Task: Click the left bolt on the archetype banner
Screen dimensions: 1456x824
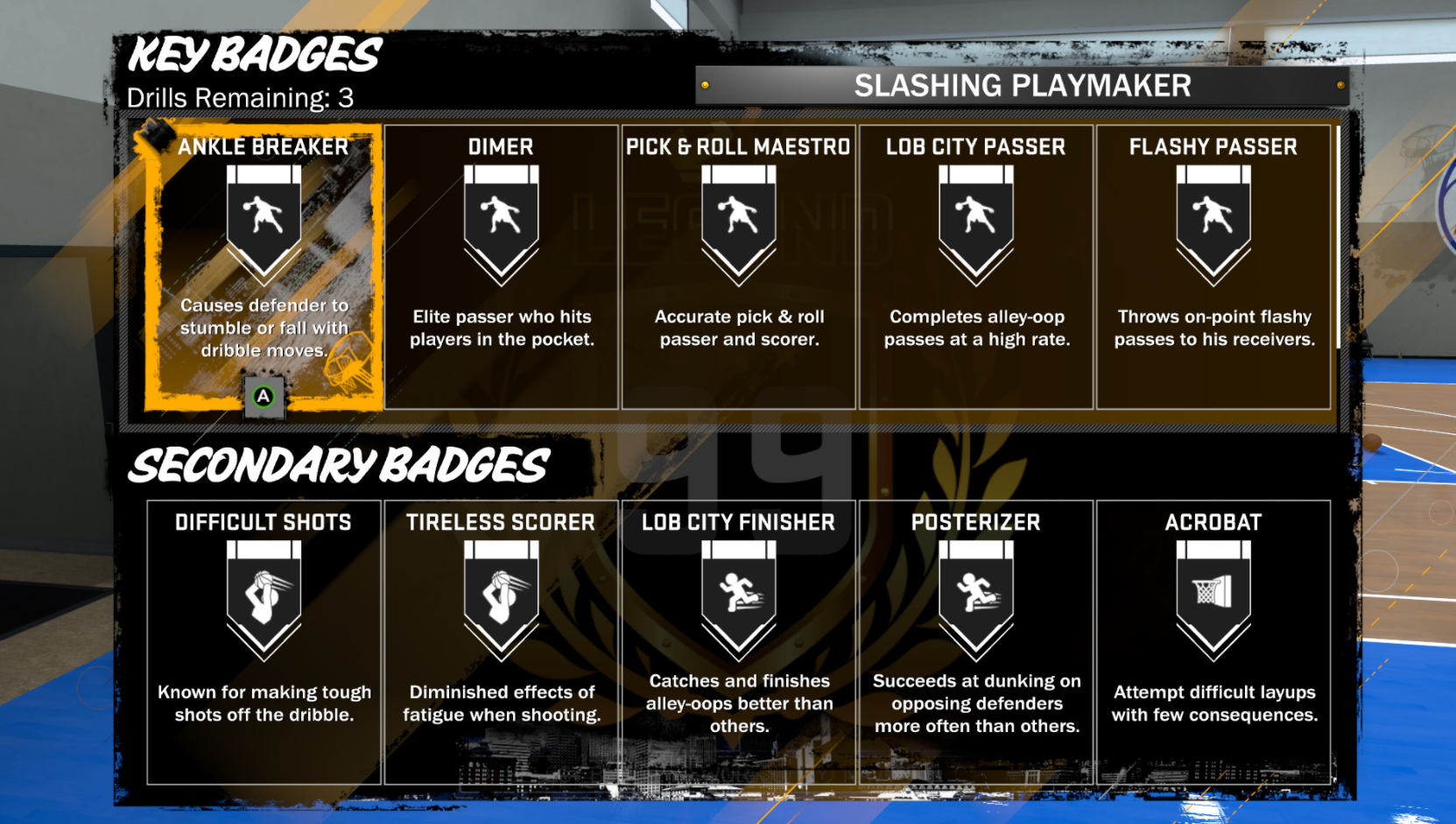Action: click(x=706, y=85)
